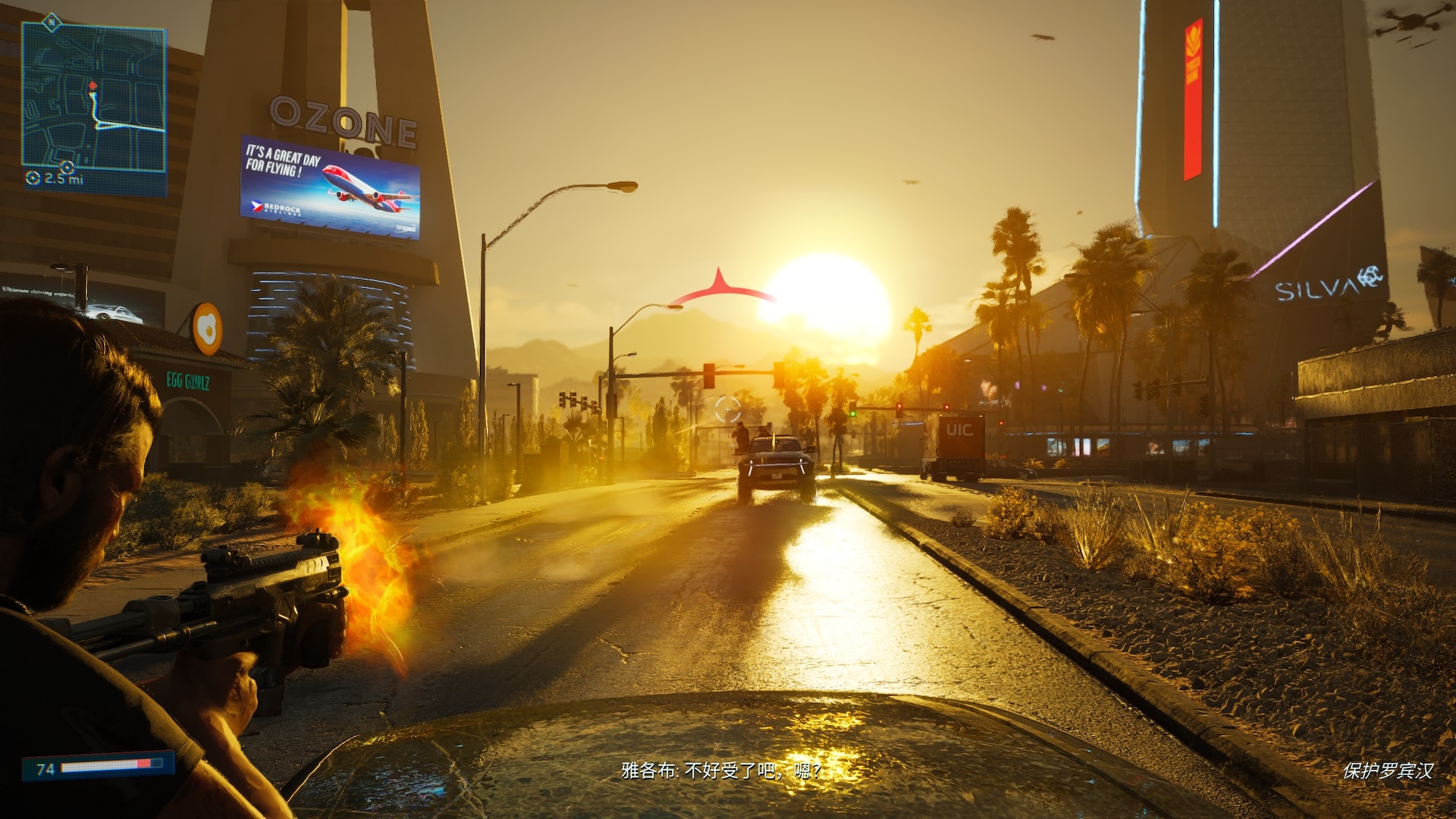
Task: Click the compass north indicator above the minimap
Action: click(51, 22)
